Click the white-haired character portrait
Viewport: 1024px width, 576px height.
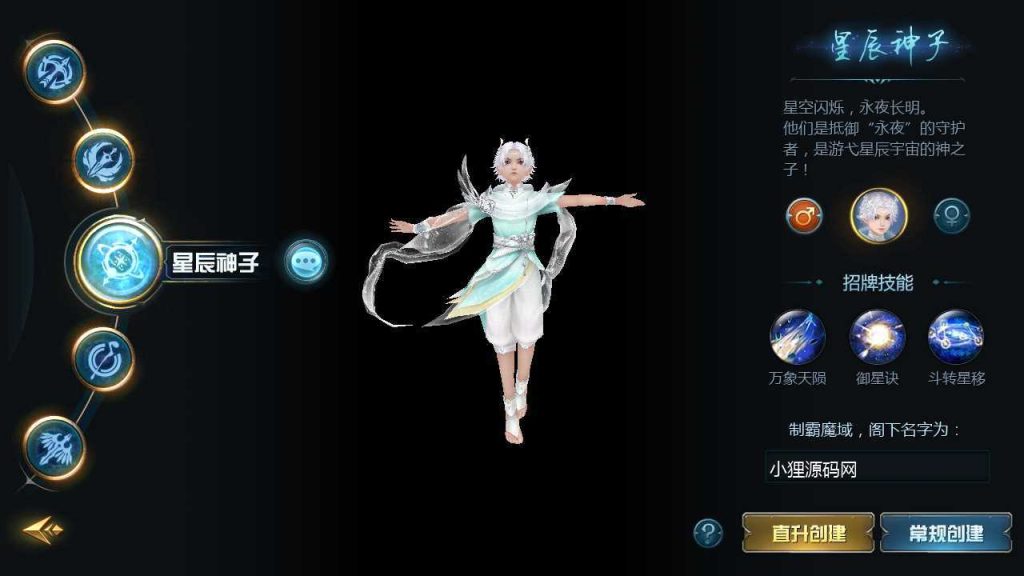tap(878, 215)
